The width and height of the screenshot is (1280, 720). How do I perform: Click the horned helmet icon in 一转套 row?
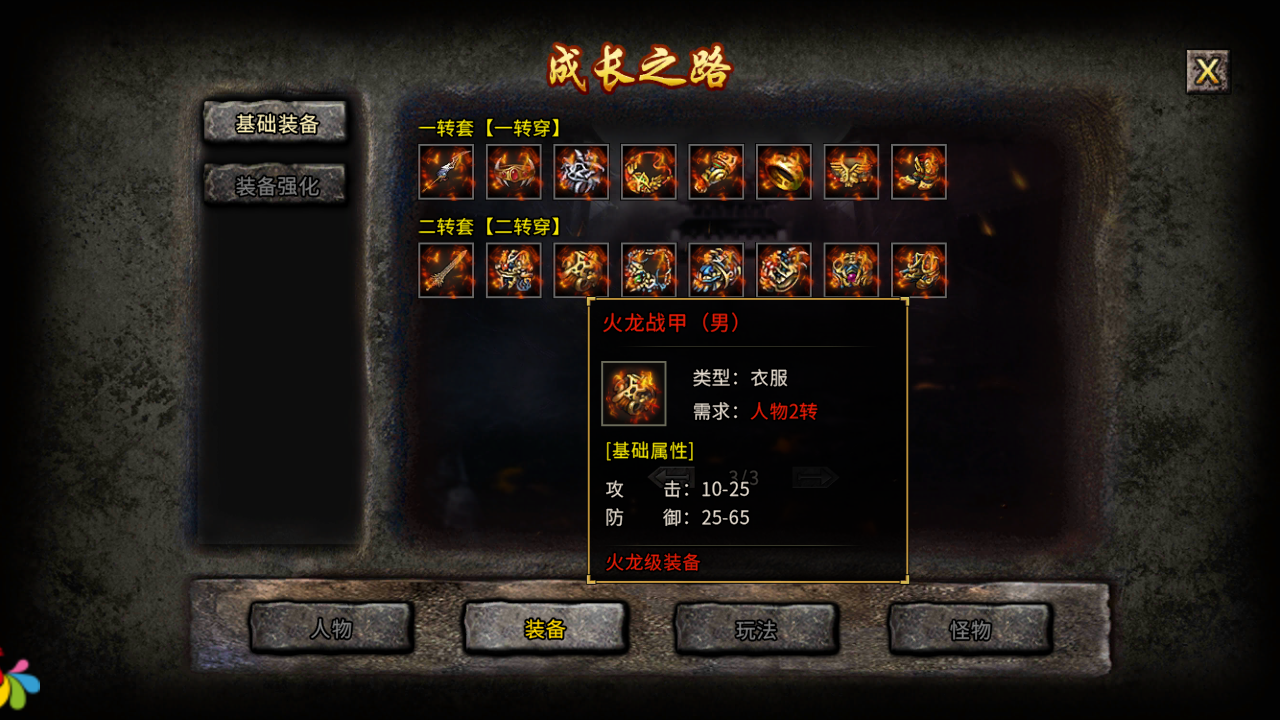513,173
